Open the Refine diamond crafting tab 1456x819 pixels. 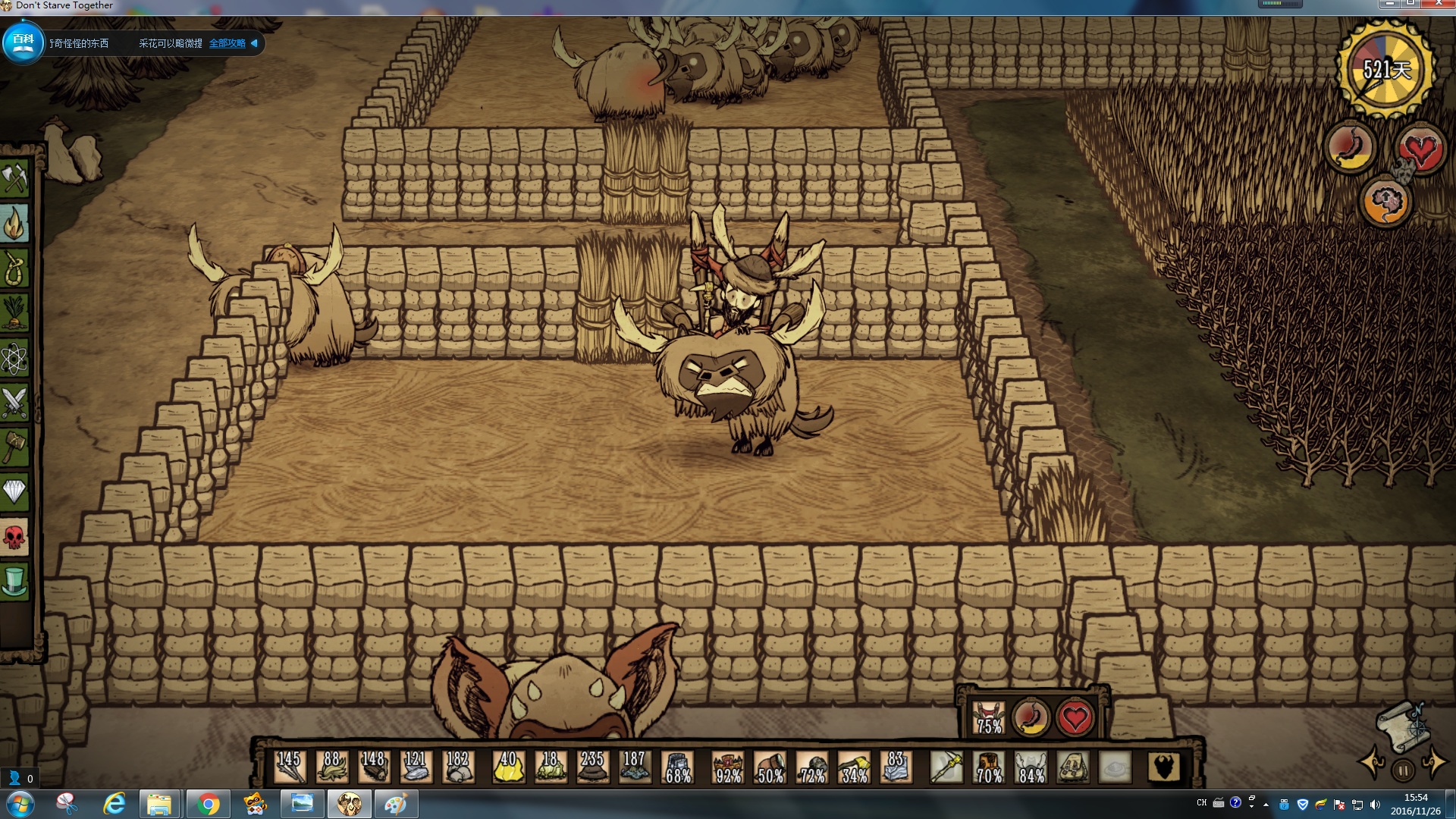[14, 492]
